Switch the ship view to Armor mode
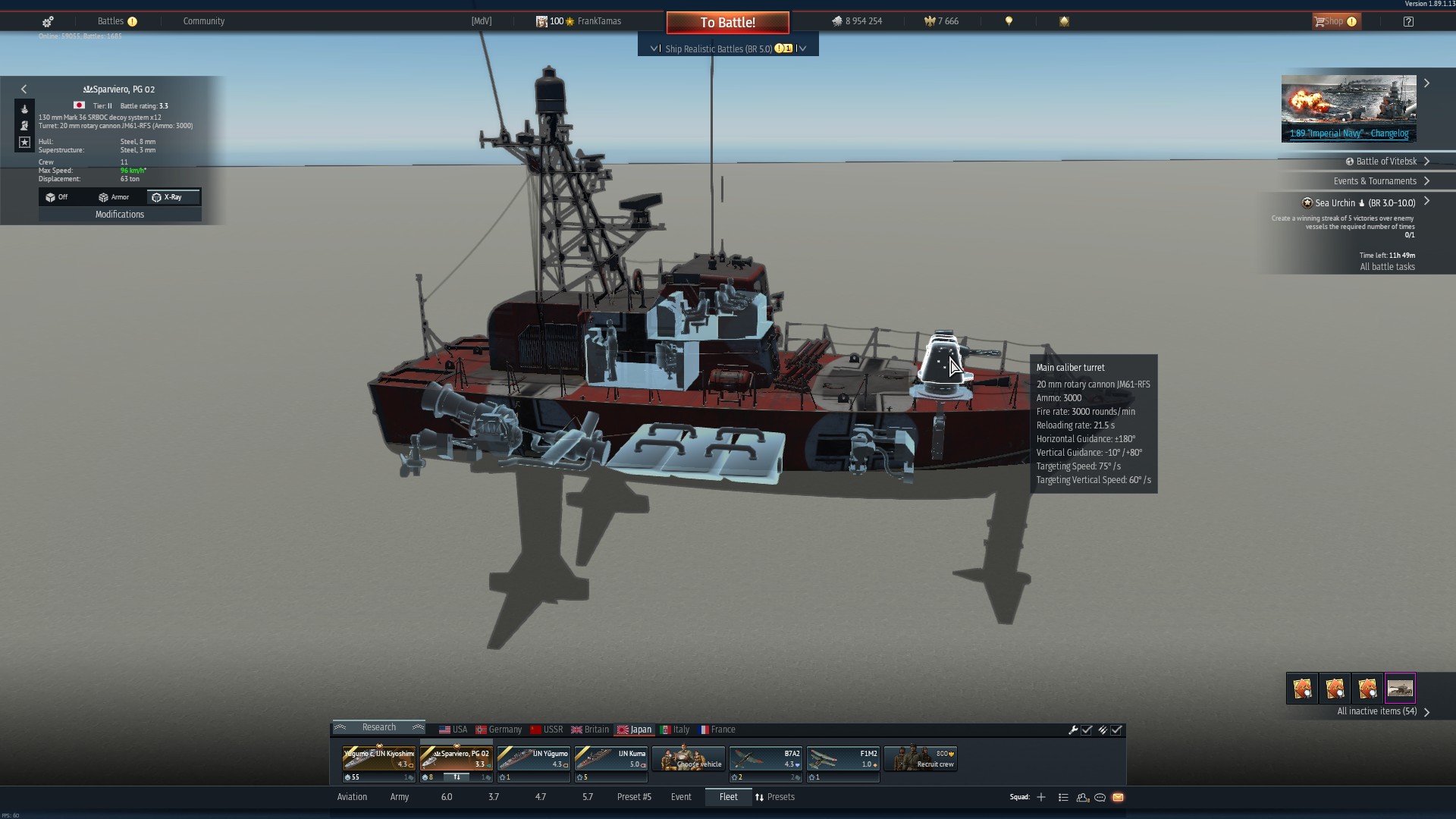Screen dimensions: 1456x819 [x=114, y=197]
